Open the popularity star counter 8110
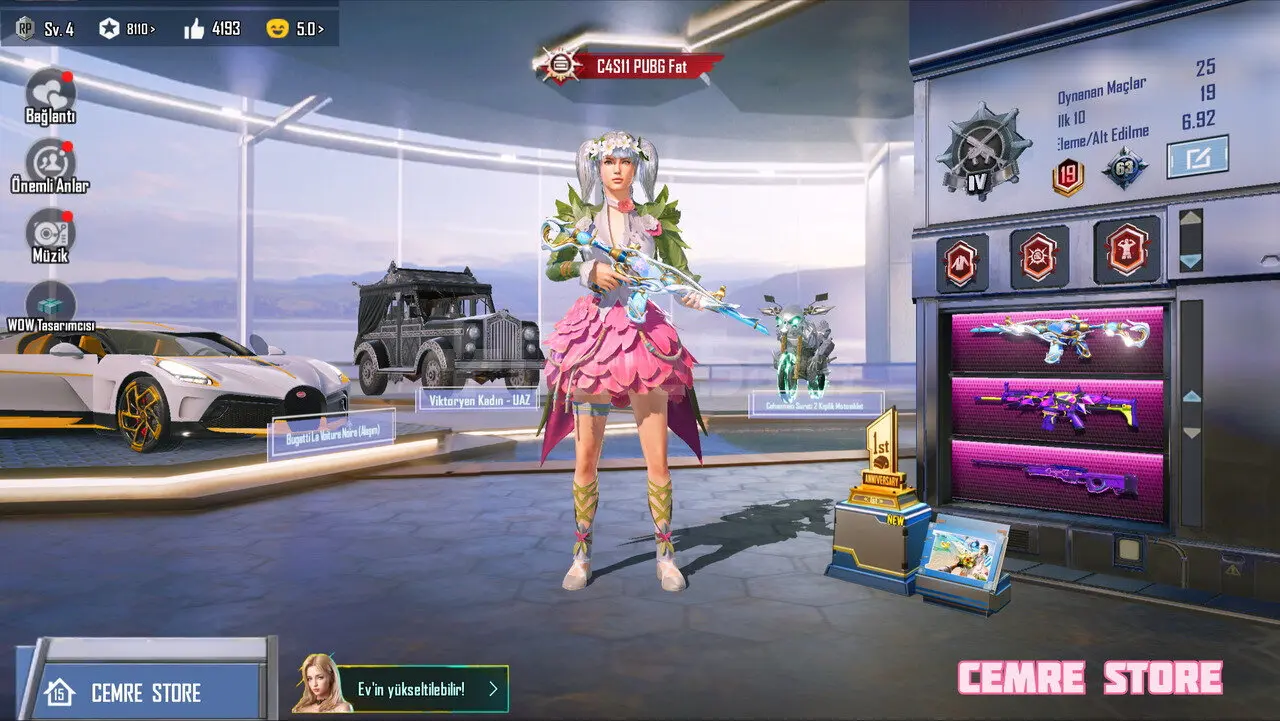The width and height of the screenshot is (1280, 721). [127, 29]
